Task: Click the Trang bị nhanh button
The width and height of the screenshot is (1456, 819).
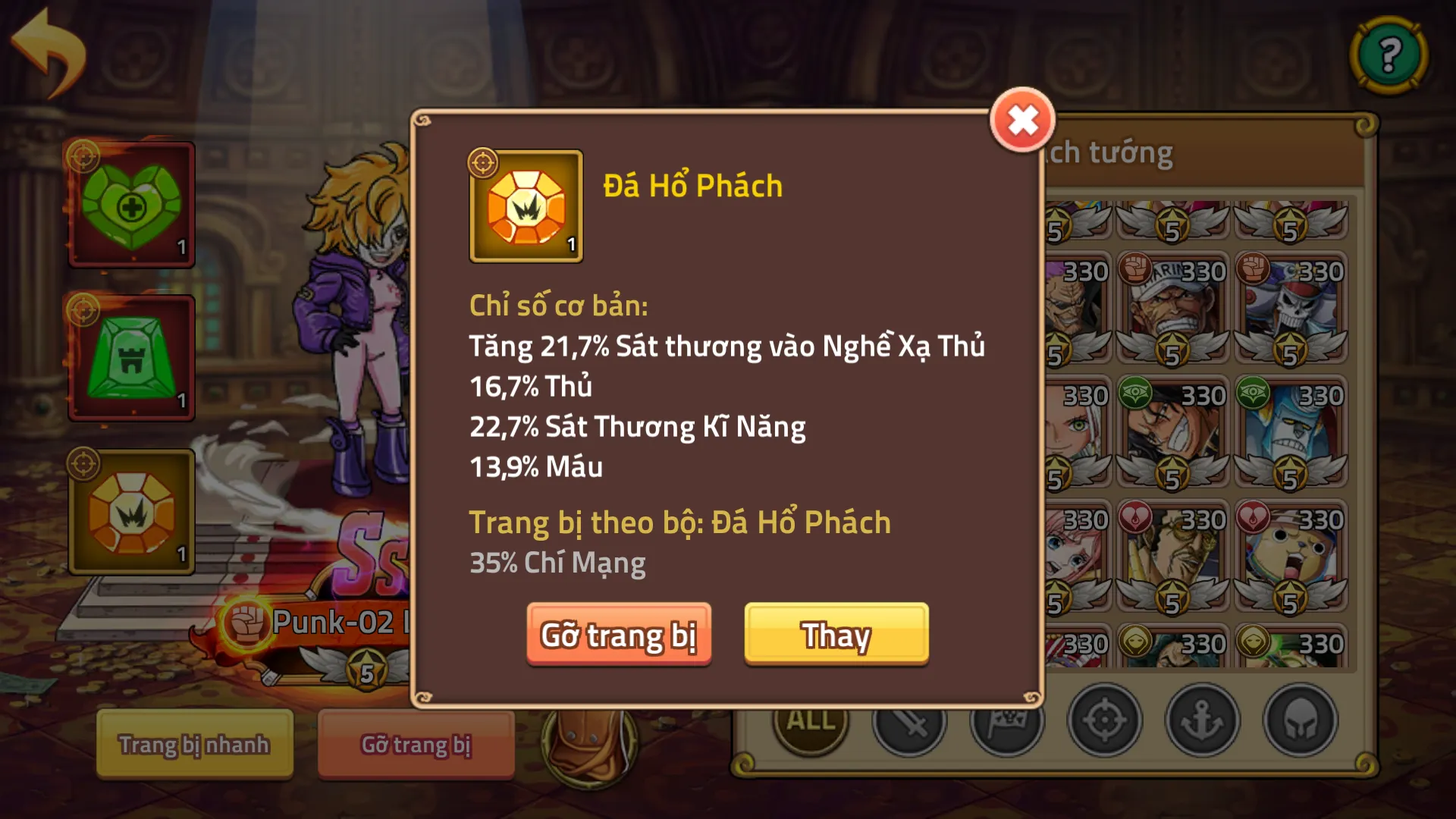Action: (x=193, y=745)
